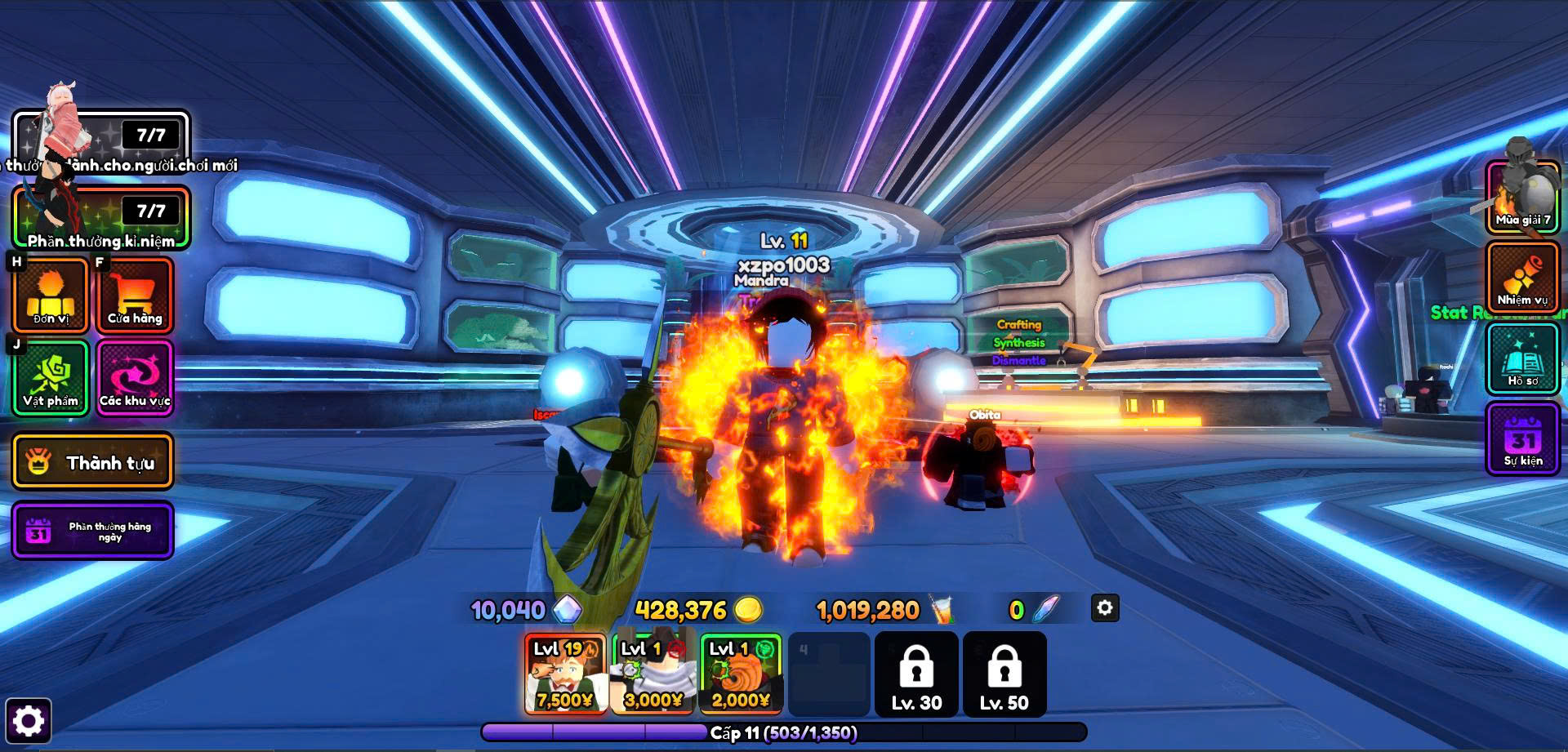Open the gear settings in the corner
1568x752 pixels.
29,721
